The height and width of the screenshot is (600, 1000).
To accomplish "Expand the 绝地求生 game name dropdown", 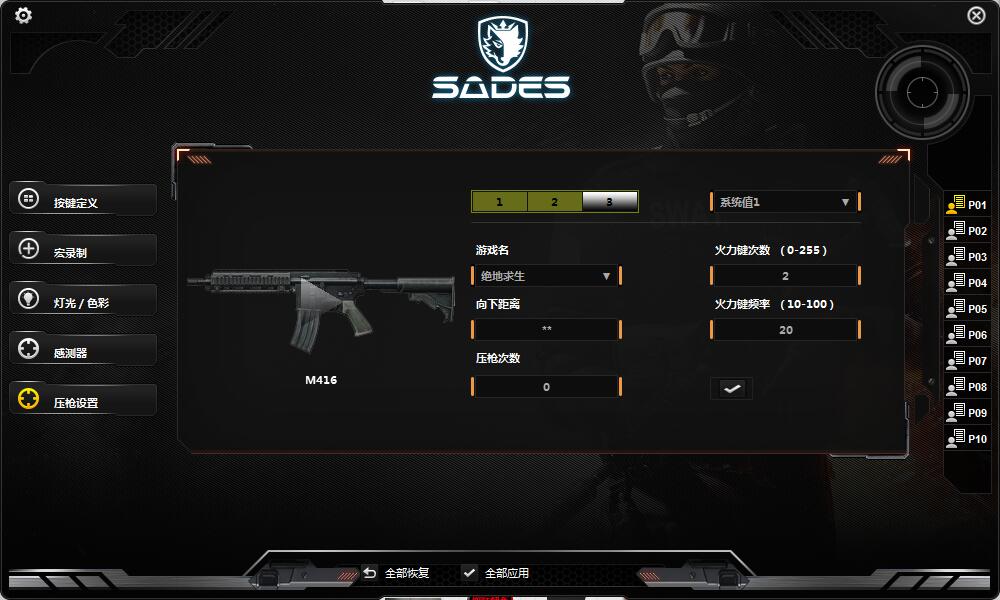I will click(546, 275).
